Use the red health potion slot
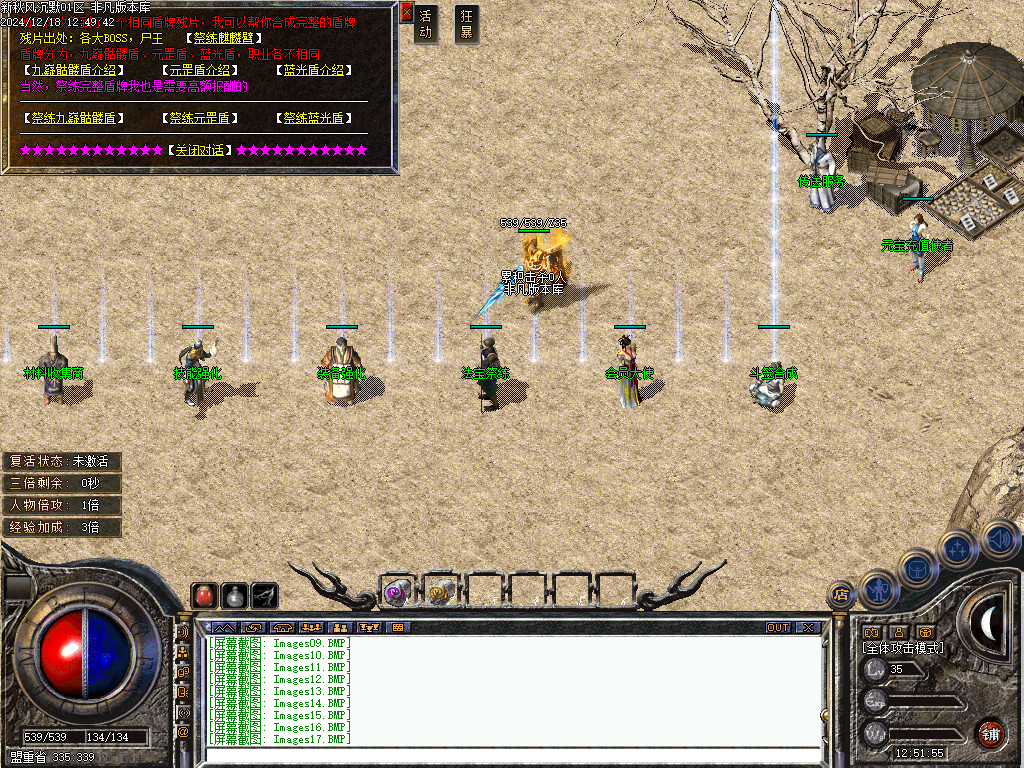Screen dimensions: 1024x768 tap(204, 595)
